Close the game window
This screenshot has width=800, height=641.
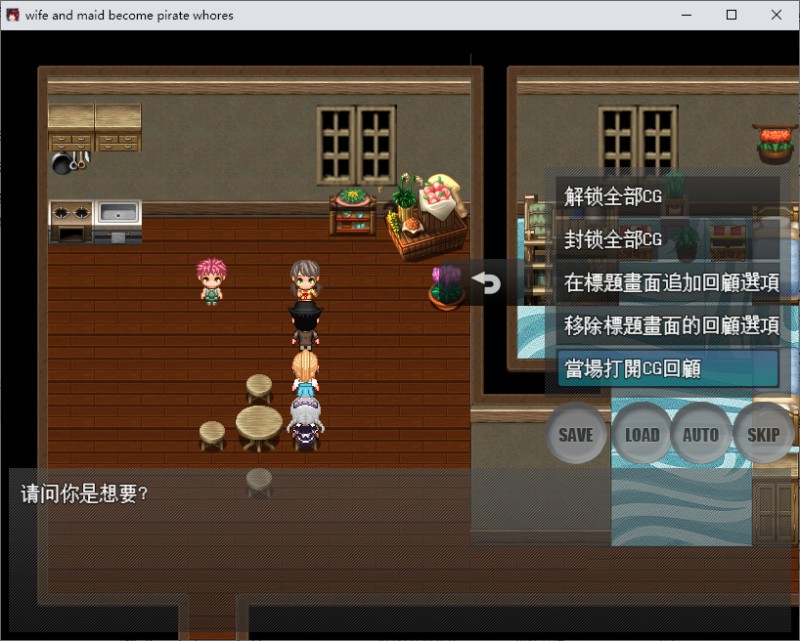point(777,15)
